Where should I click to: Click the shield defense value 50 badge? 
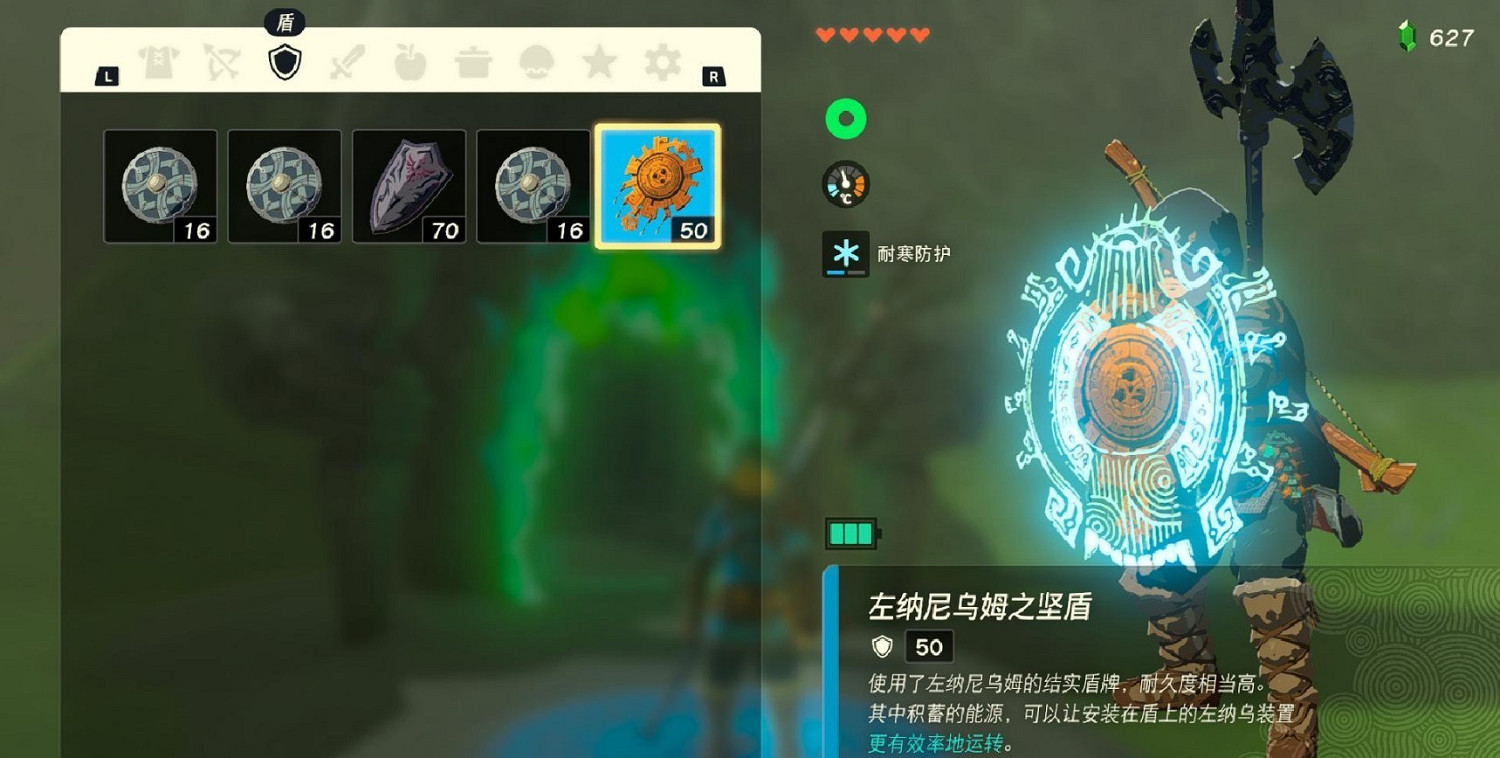tap(928, 647)
